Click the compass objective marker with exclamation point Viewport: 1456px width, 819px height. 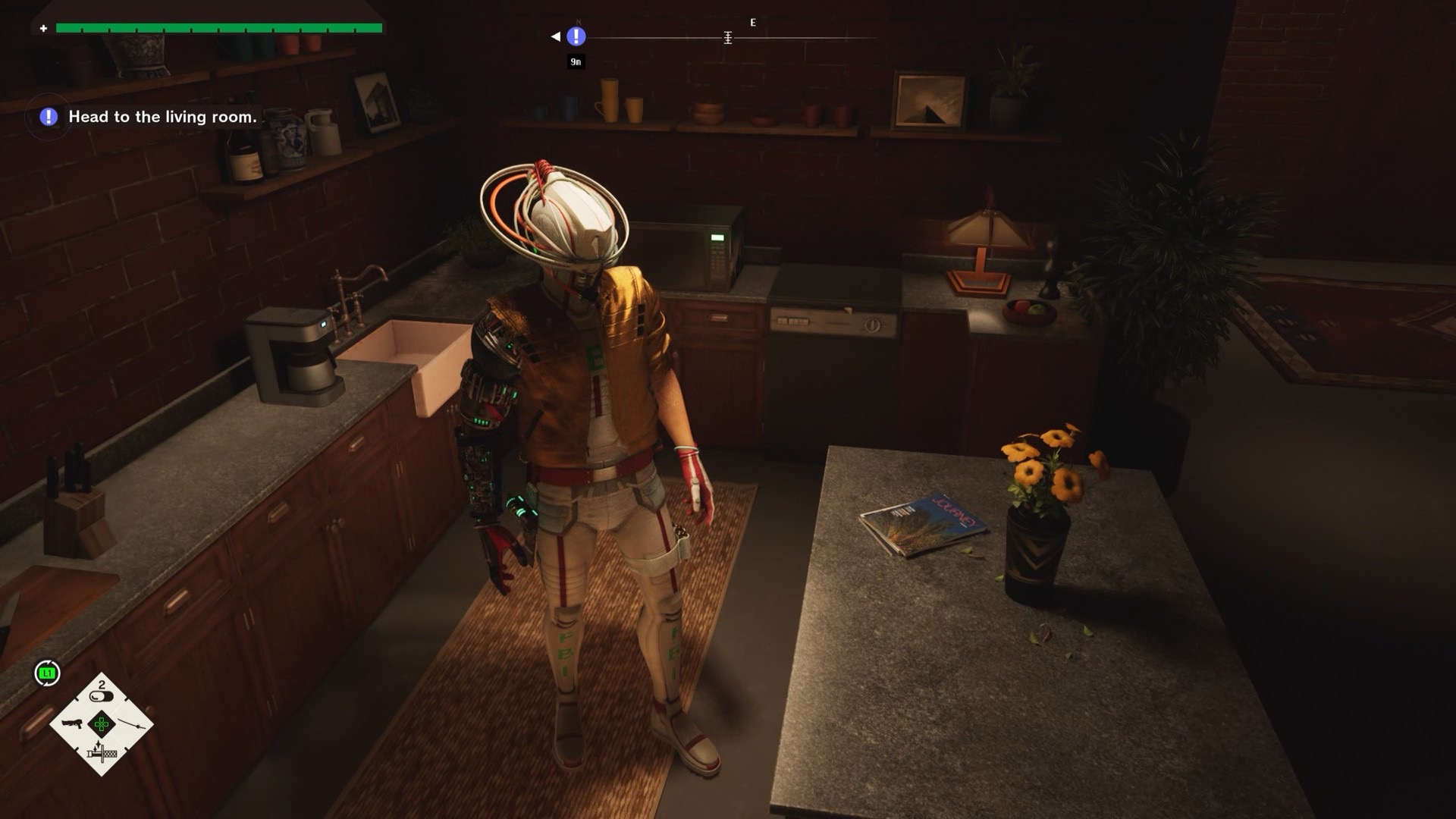[576, 36]
